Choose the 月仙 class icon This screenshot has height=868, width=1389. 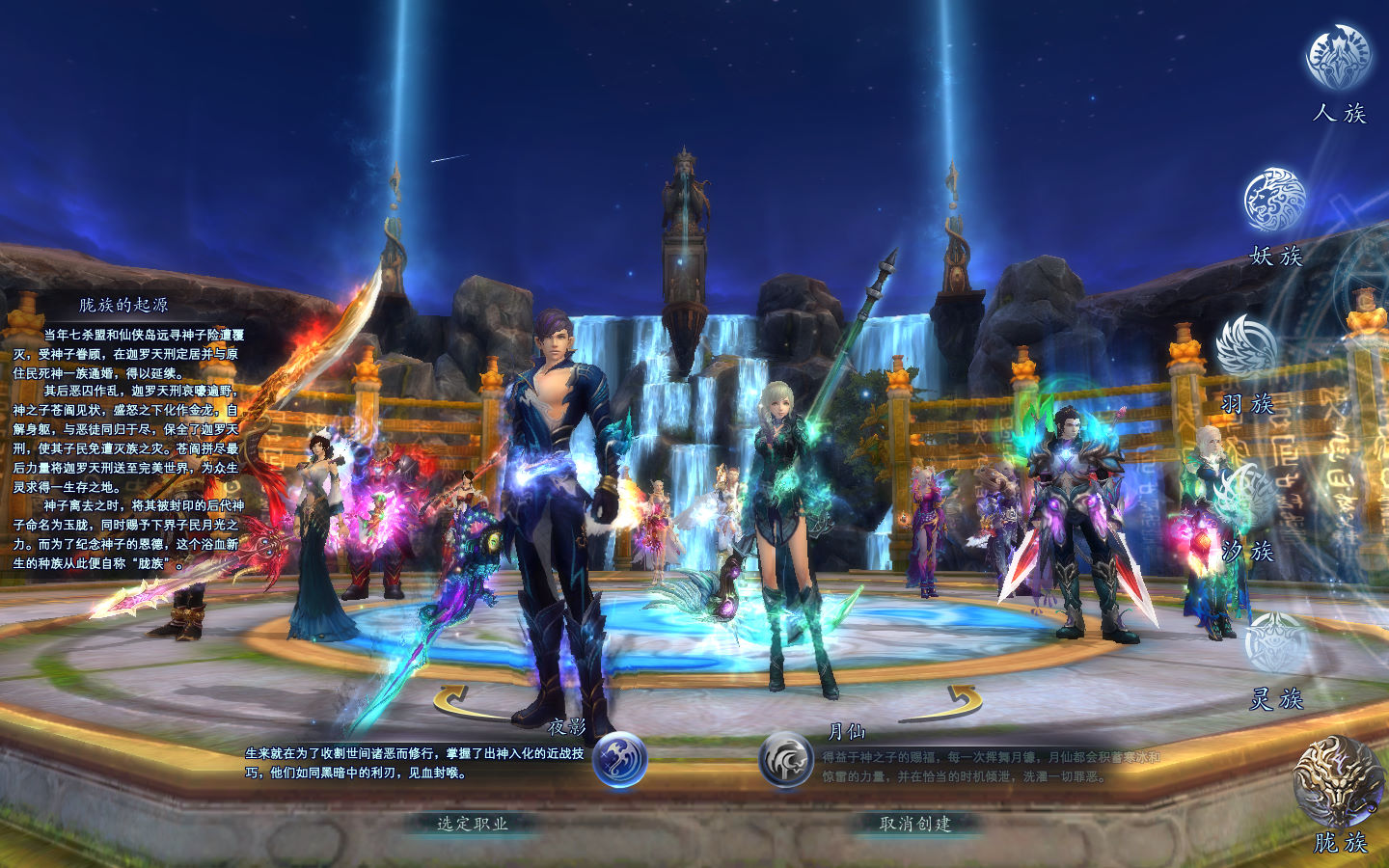pyautogui.click(x=785, y=760)
